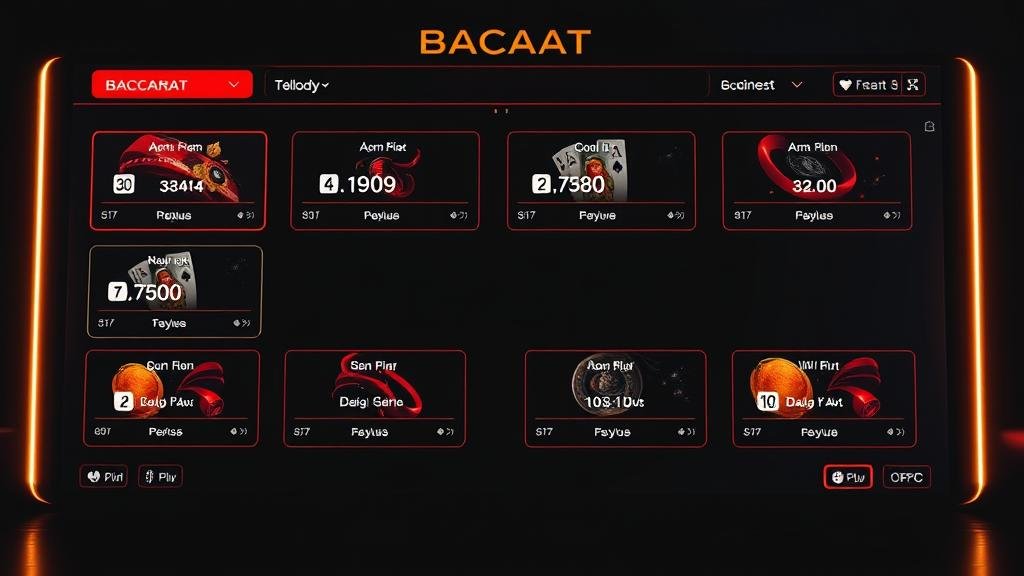Select the table tile showing 33414
Image resolution: width=1024 pixels, height=576 pixels.
179,180
